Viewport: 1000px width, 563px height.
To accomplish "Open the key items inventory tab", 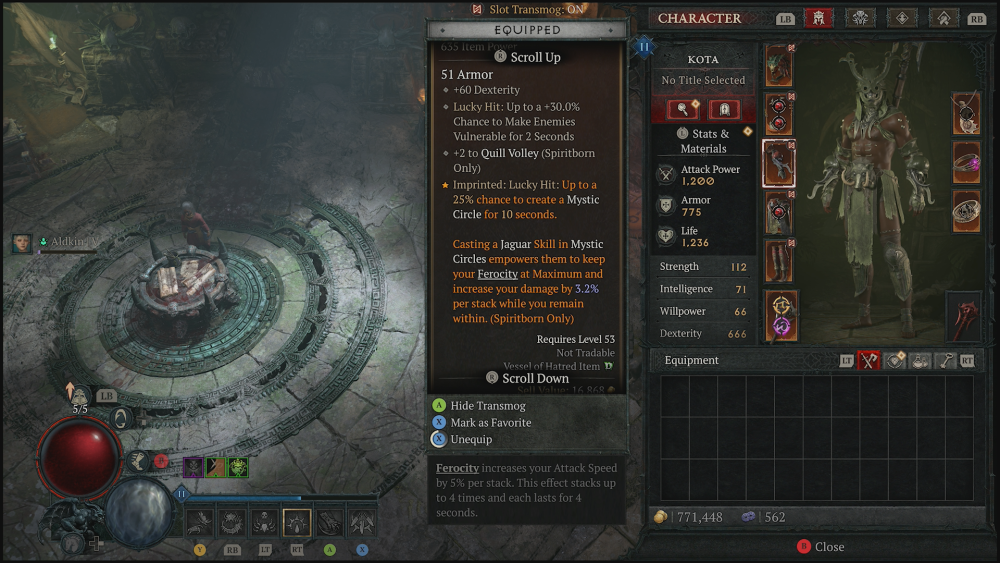I will (945, 361).
